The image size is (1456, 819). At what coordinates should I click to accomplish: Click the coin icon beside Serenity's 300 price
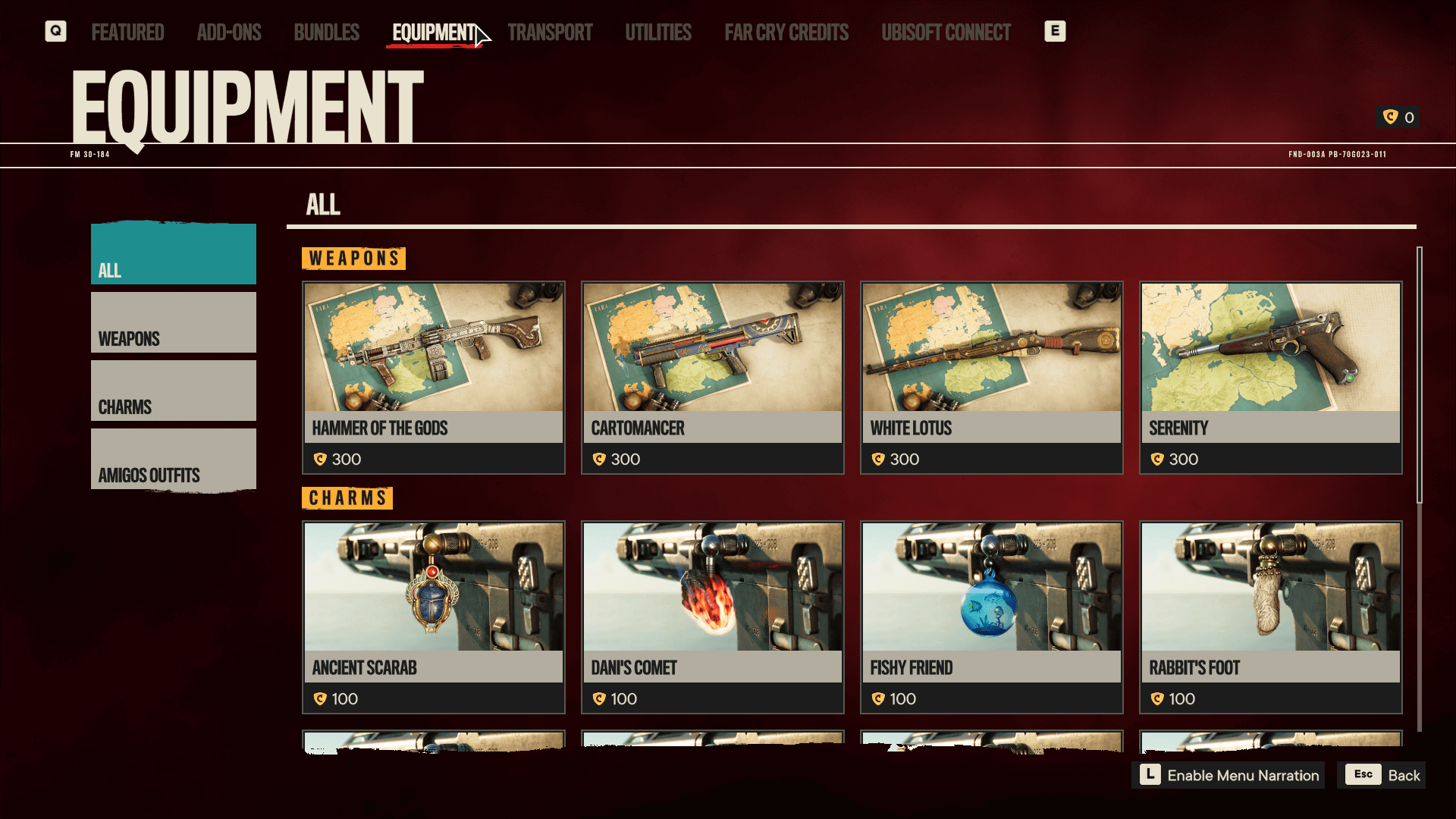1158,459
